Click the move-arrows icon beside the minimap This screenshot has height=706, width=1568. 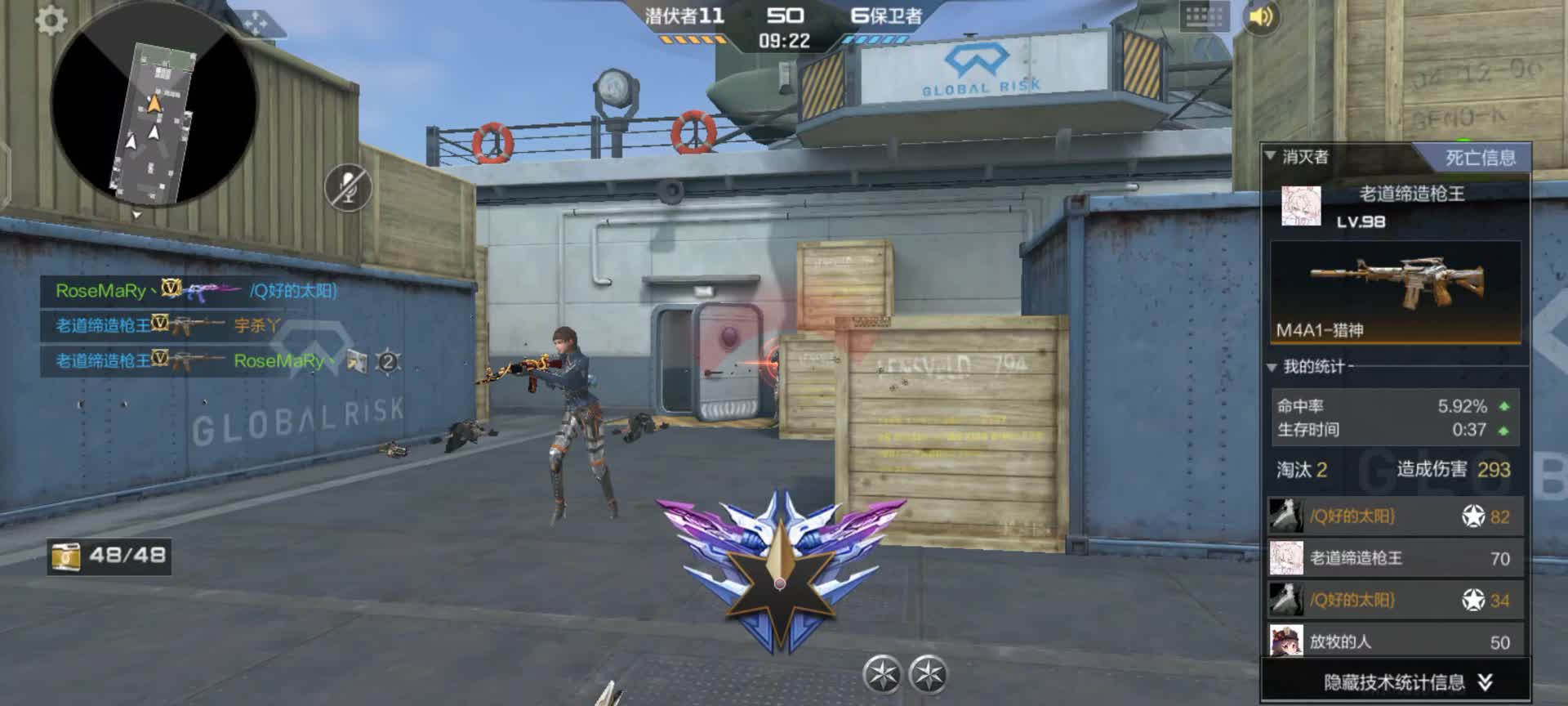point(255,23)
